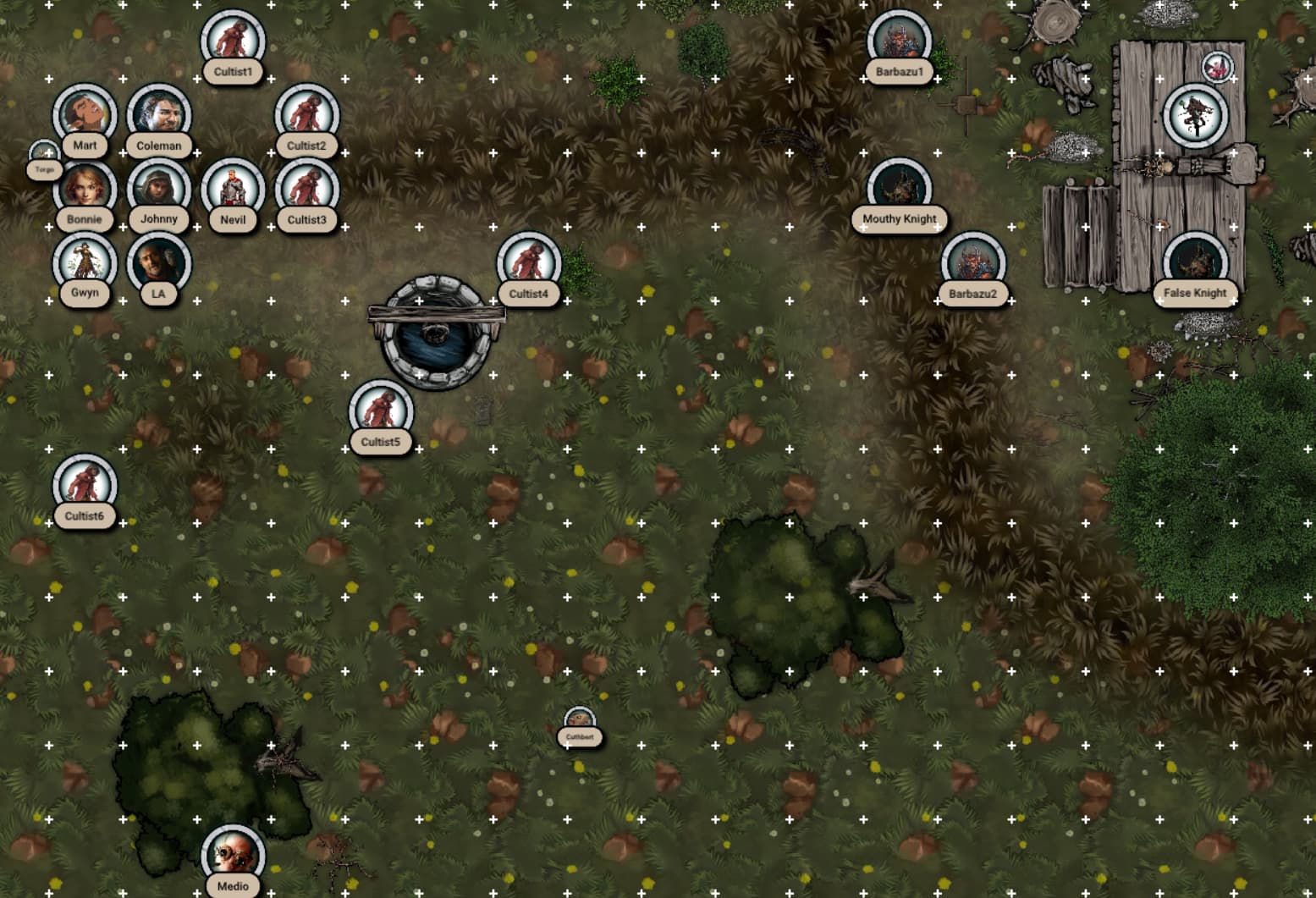Click the Cultist5 token
This screenshot has height=898, width=1316.
[381, 410]
